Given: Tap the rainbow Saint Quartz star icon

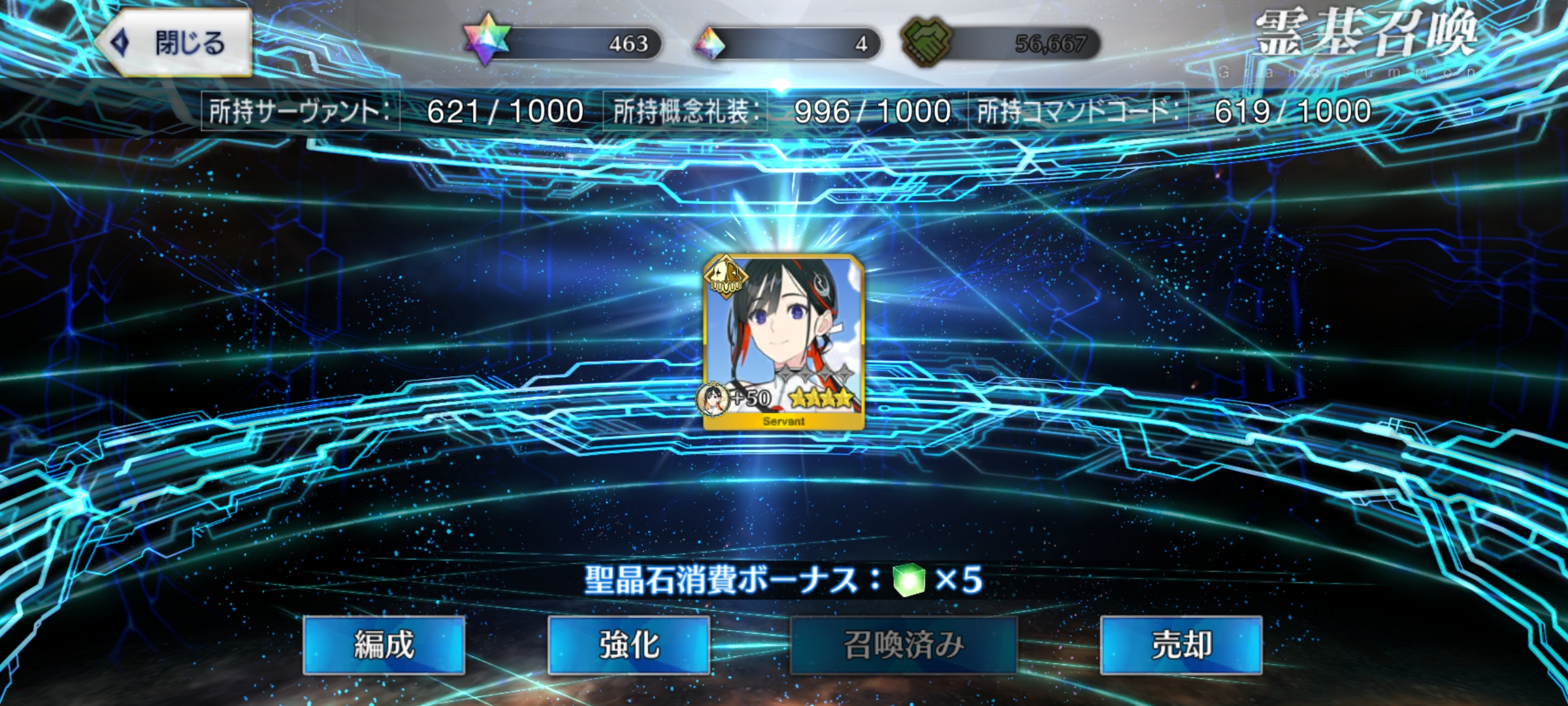Looking at the screenshot, I should coord(487,41).
